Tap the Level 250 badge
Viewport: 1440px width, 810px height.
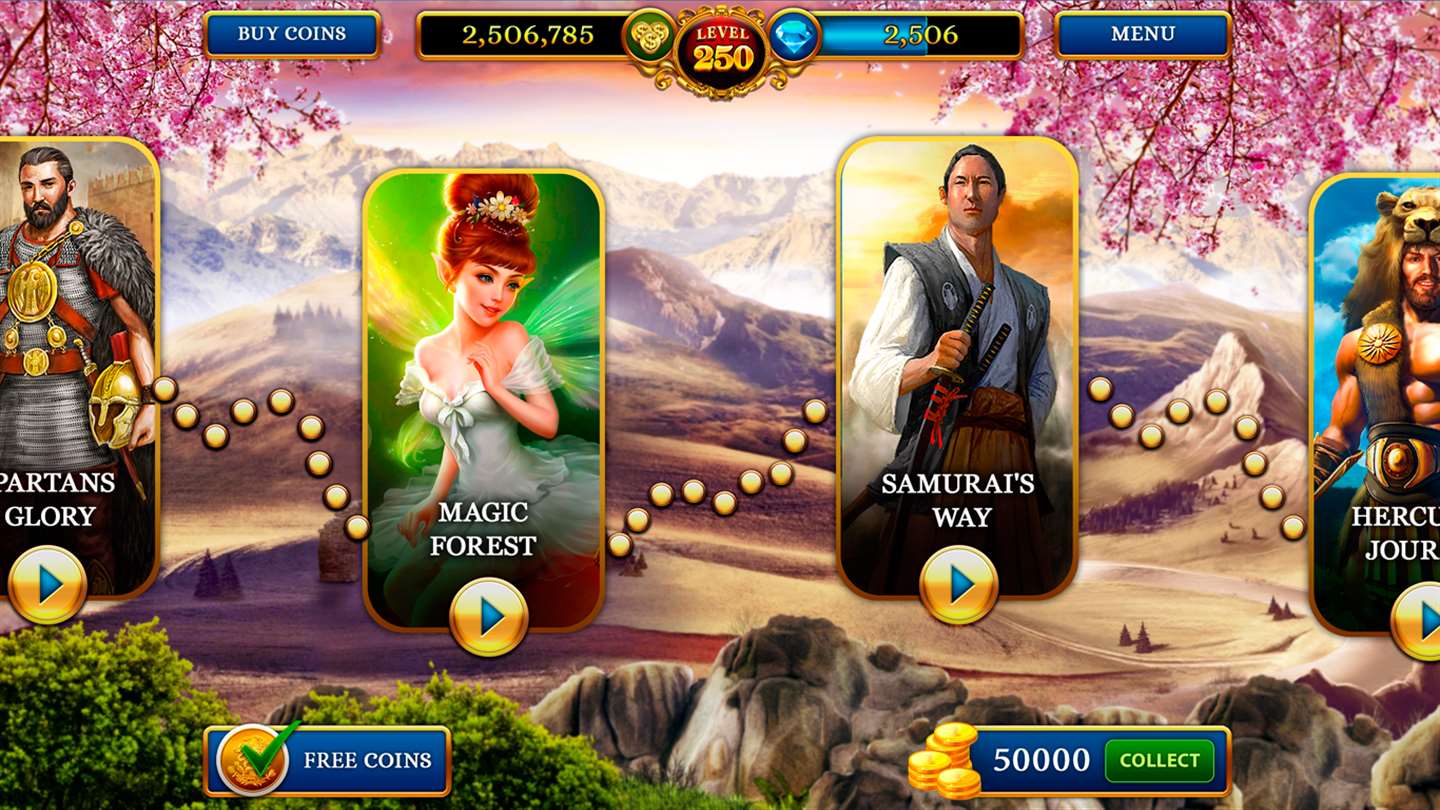[x=721, y=50]
